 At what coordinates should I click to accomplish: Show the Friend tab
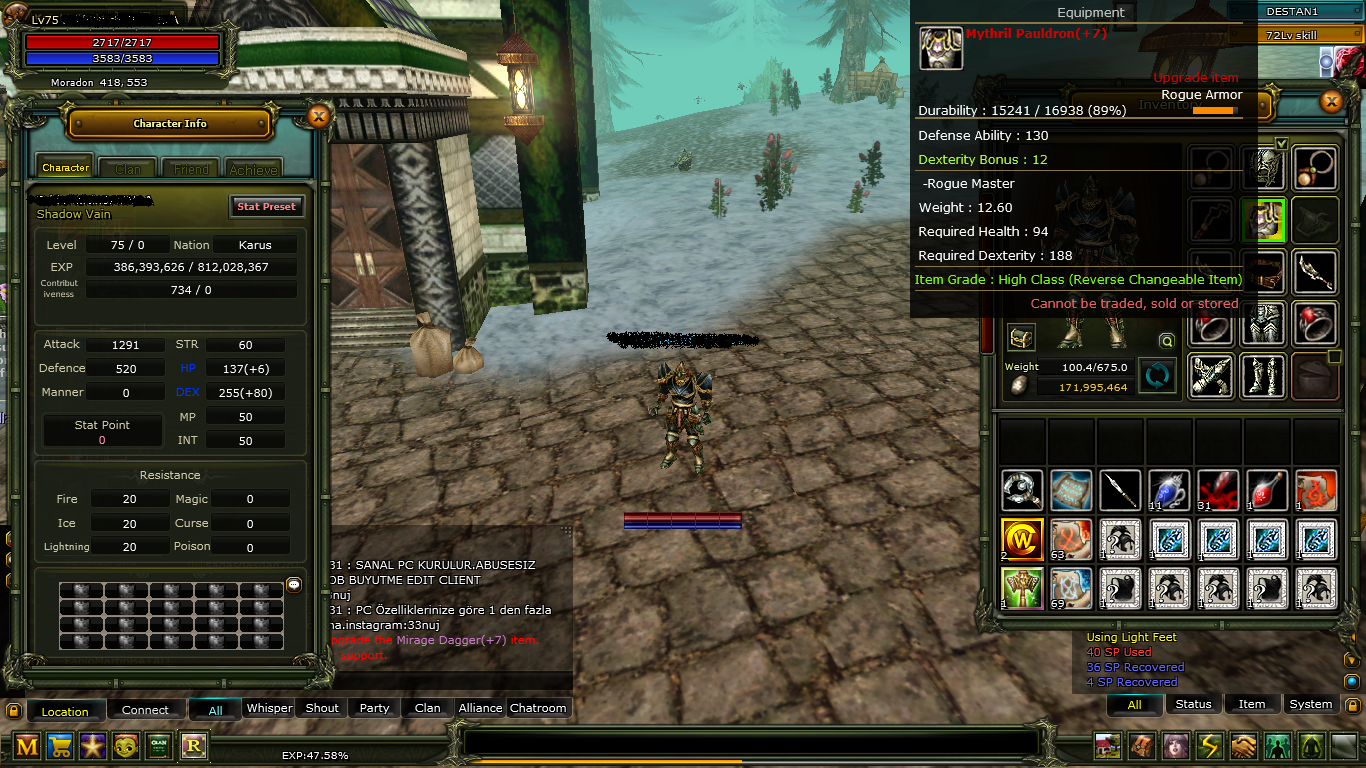191,169
